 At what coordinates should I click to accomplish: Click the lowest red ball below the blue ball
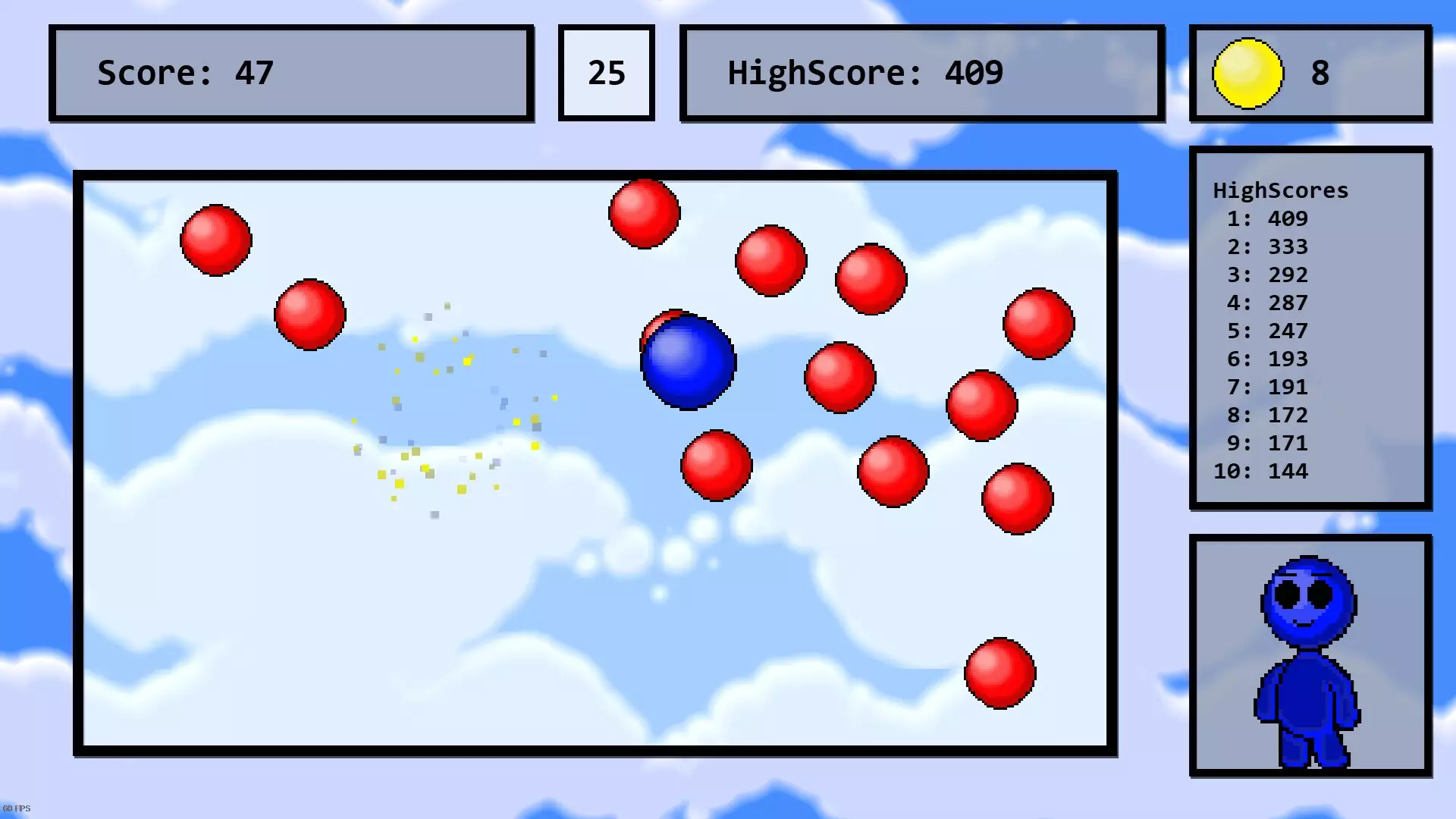coord(715,465)
